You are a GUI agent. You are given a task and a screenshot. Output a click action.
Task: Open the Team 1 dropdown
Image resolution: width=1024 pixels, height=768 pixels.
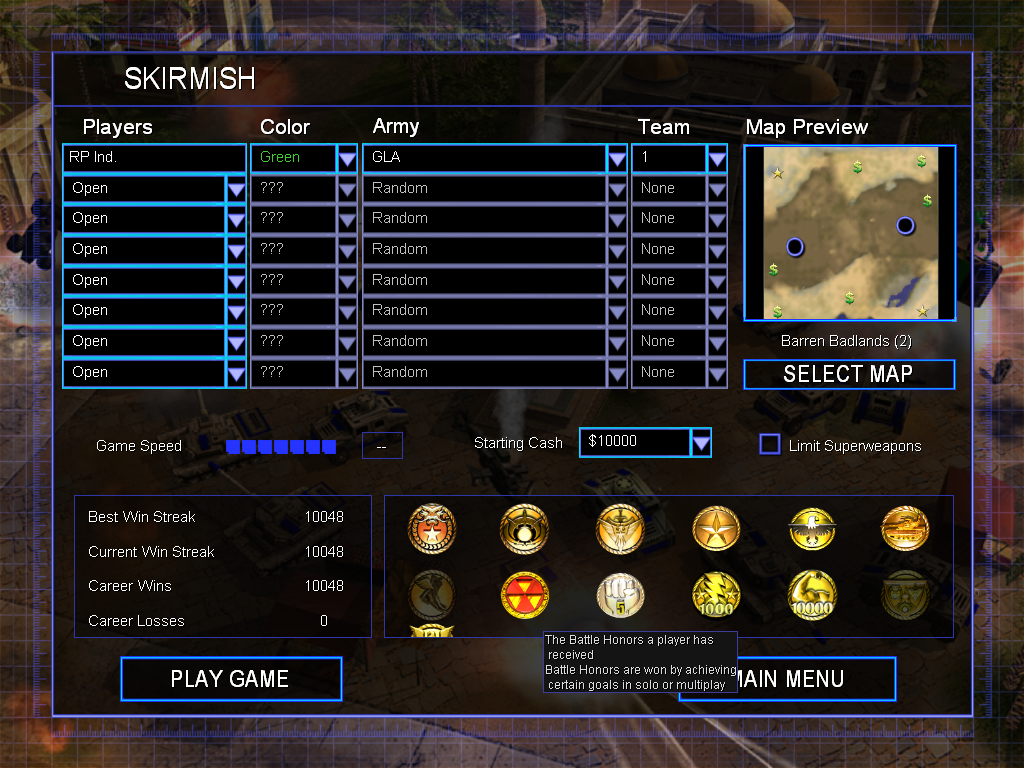[717, 158]
